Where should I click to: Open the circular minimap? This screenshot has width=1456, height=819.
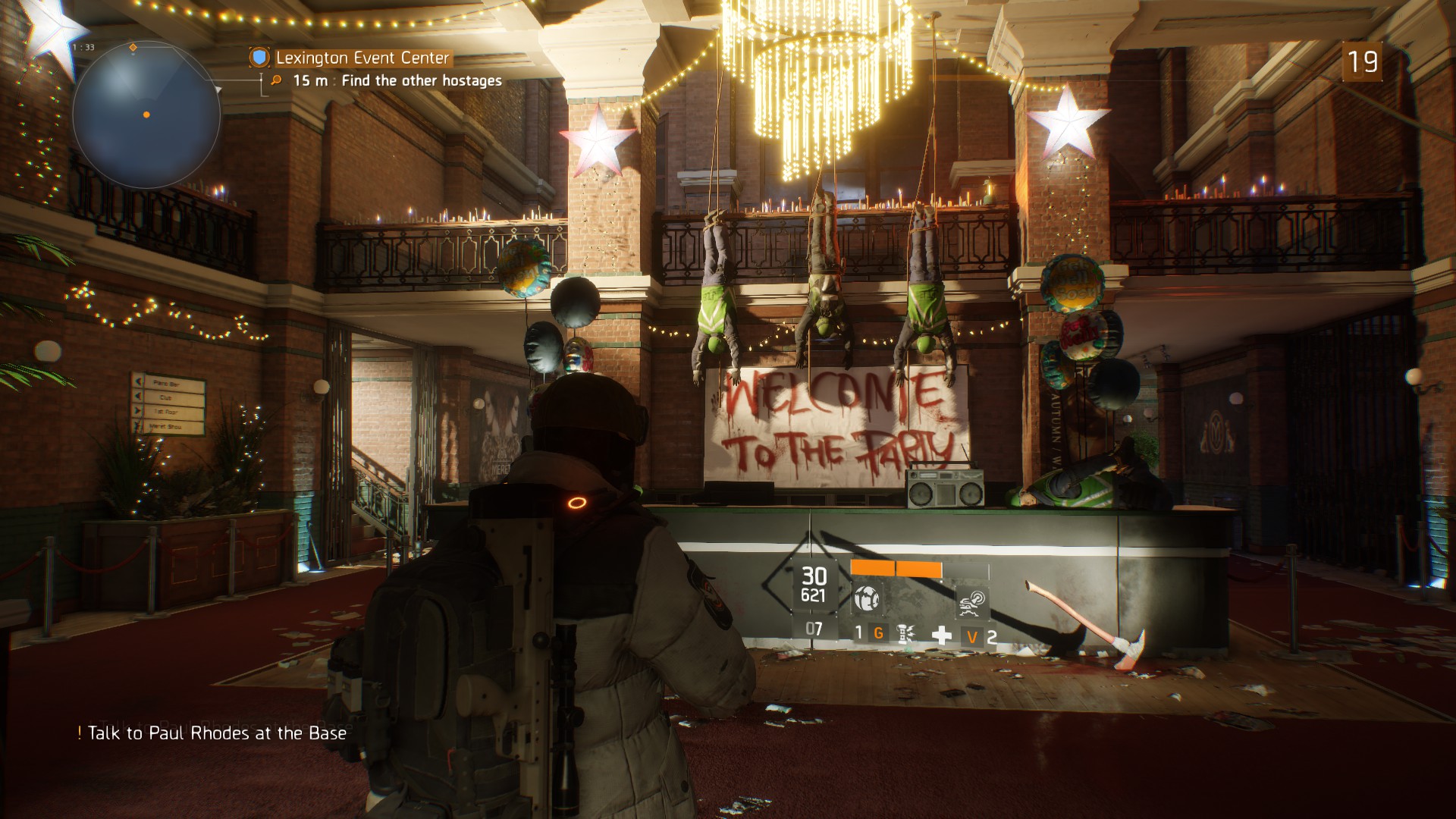tap(146, 115)
